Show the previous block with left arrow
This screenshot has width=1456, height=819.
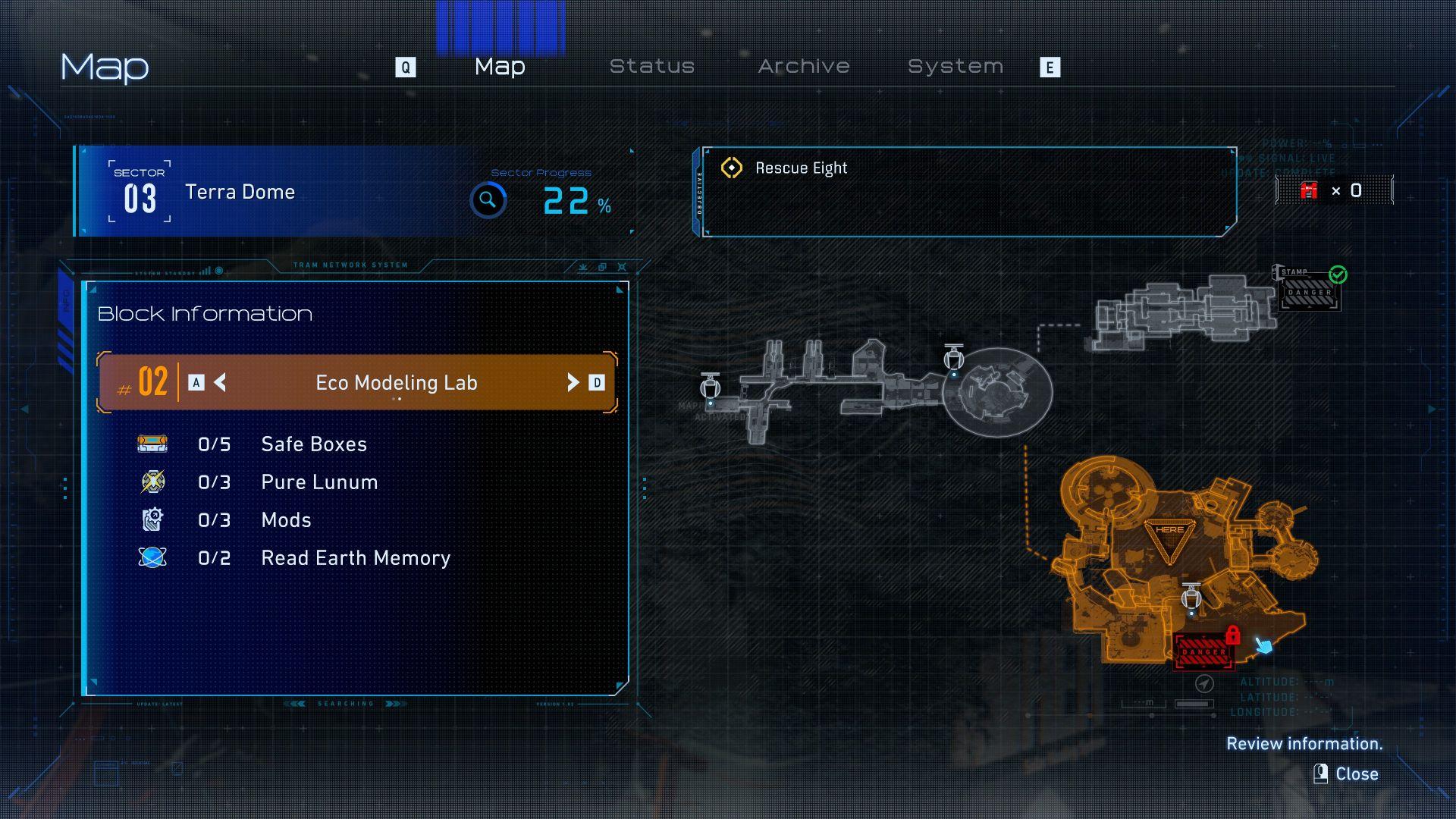click(x=220, y=382)
